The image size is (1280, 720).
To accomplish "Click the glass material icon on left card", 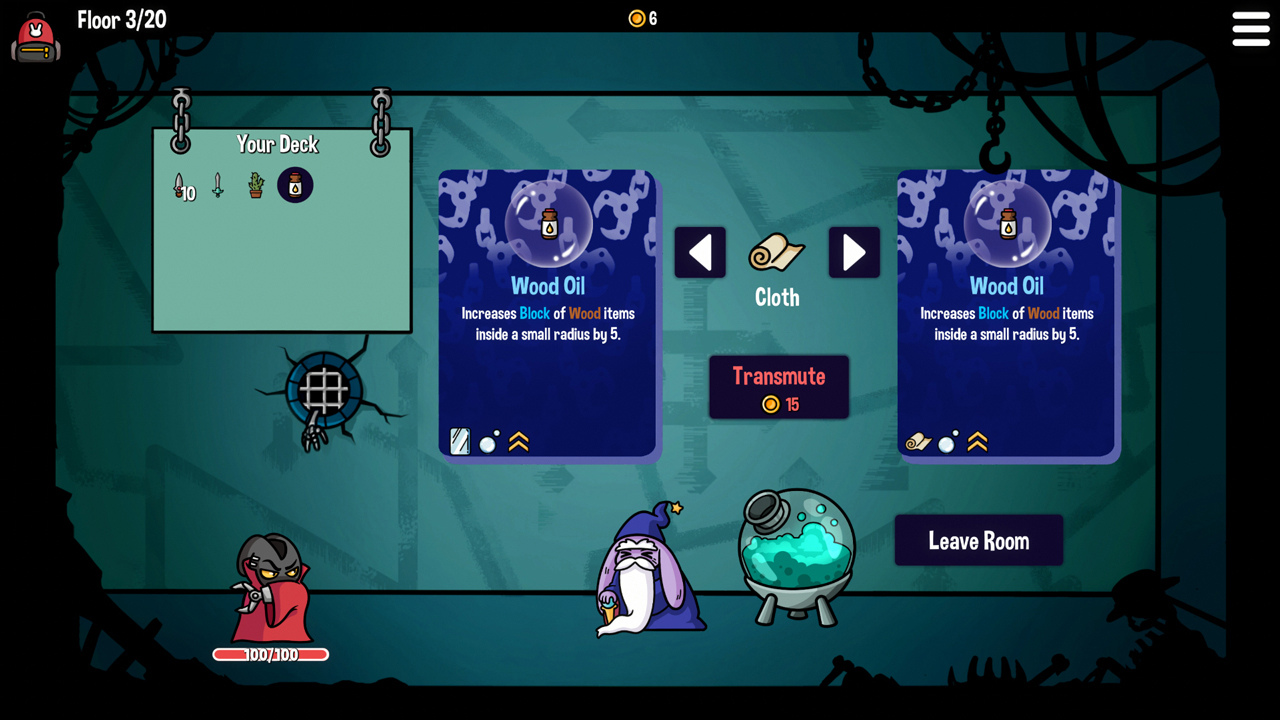I will point(460,441).
